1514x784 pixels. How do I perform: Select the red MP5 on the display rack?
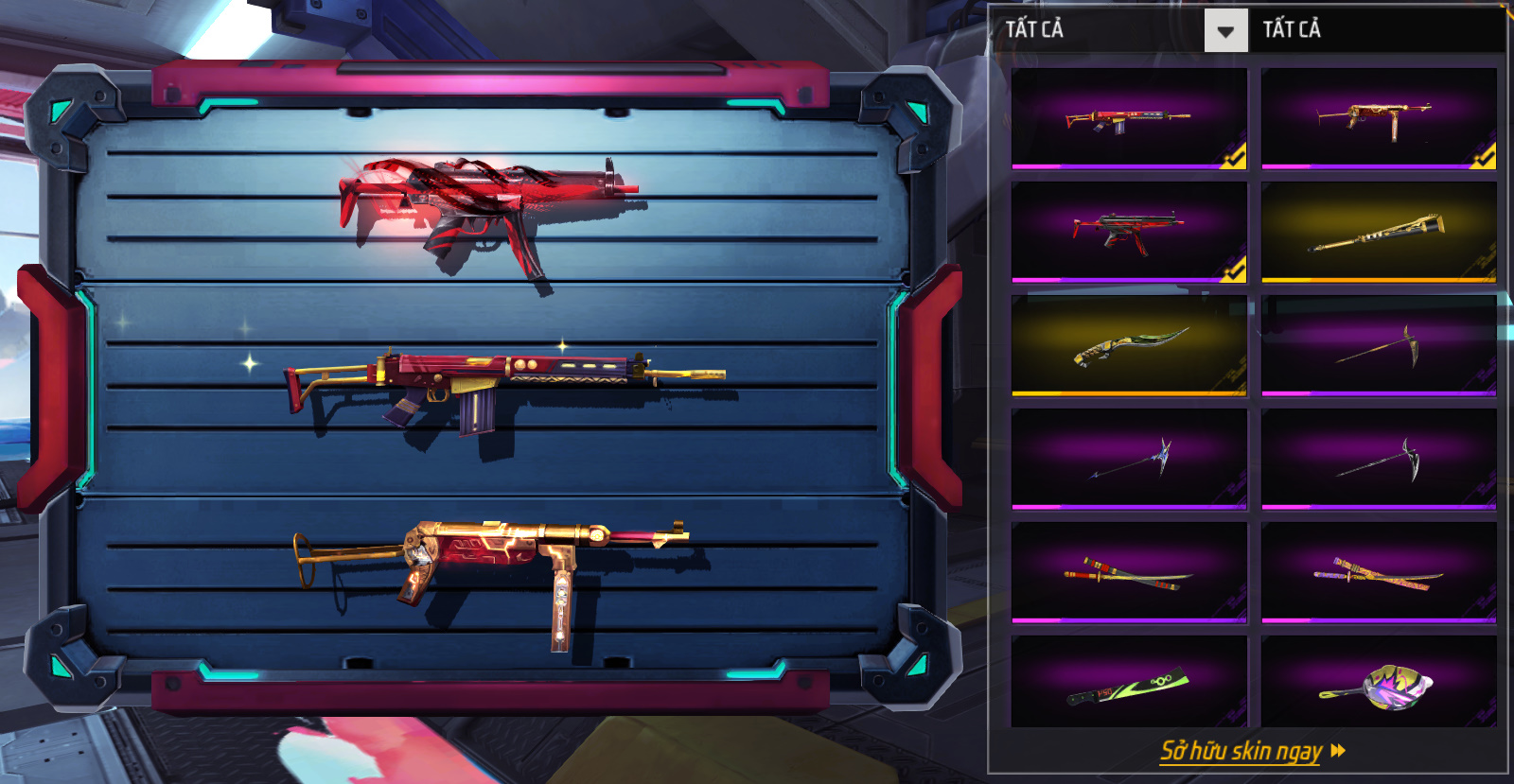pos(487,208)
